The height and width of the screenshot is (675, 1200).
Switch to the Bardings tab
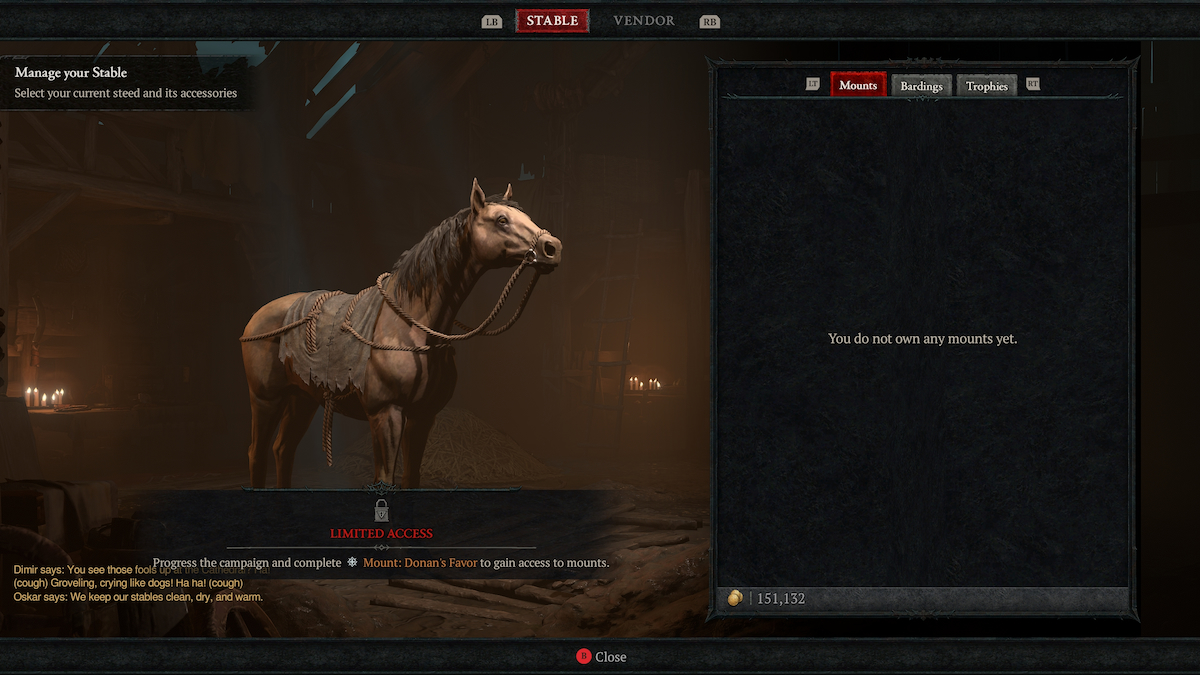(921, 86)
